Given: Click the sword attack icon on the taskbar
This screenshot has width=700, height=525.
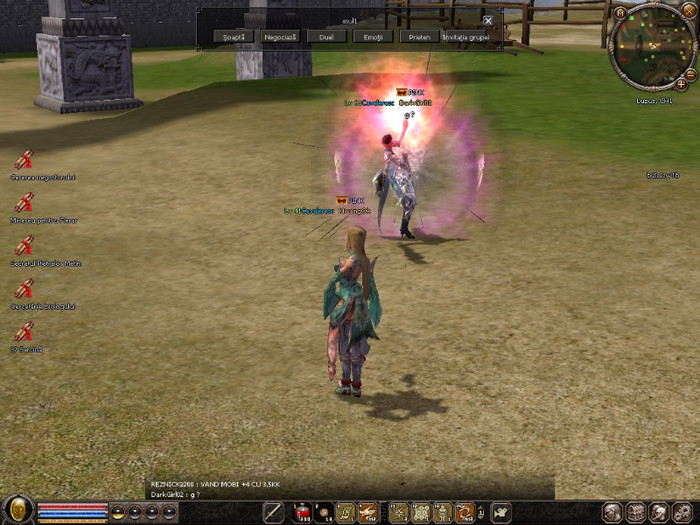Looking at the screenshot, I should pyautogui.click(x=273, y=513).
